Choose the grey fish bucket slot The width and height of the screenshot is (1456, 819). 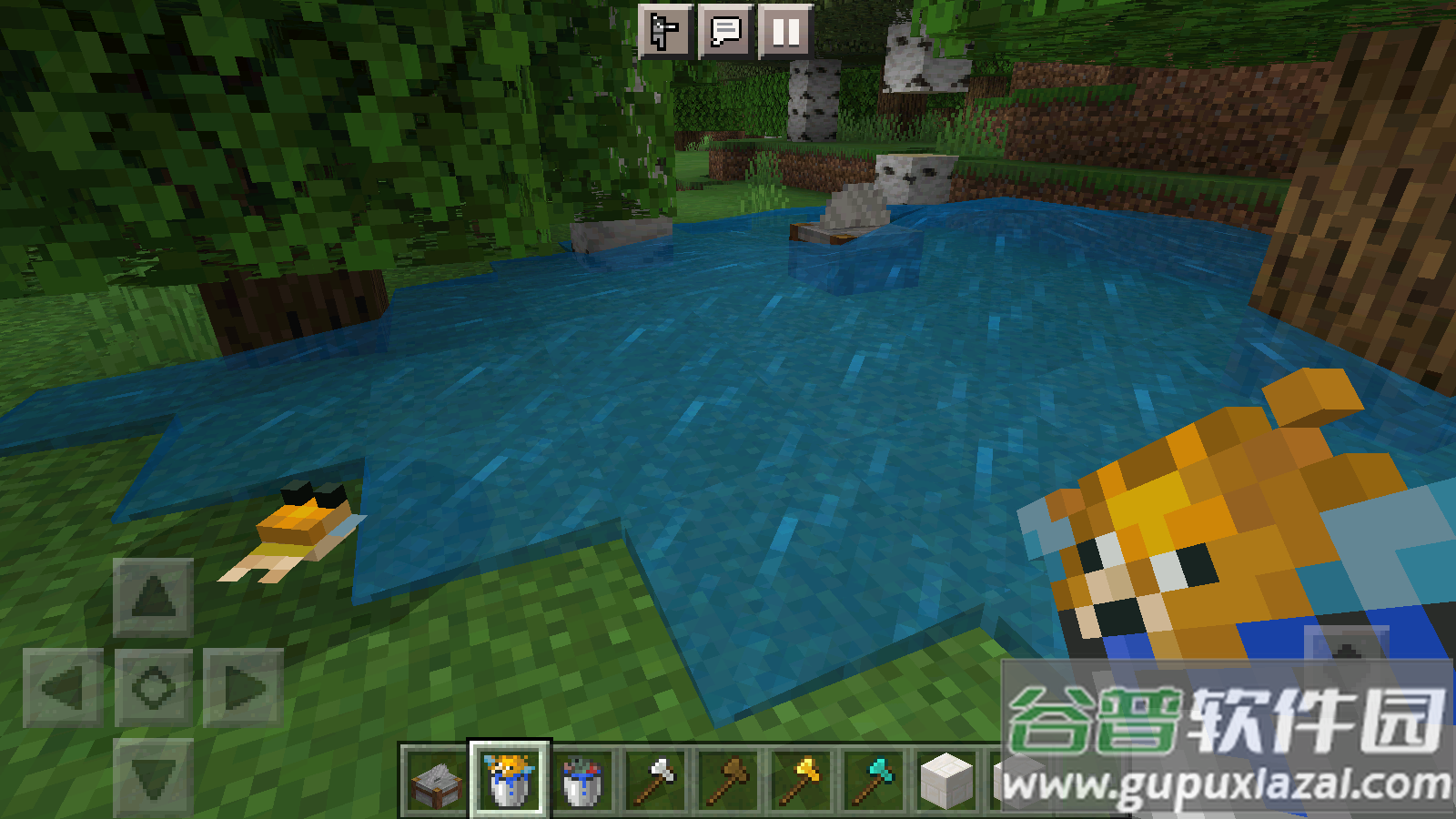pos(582,781)
